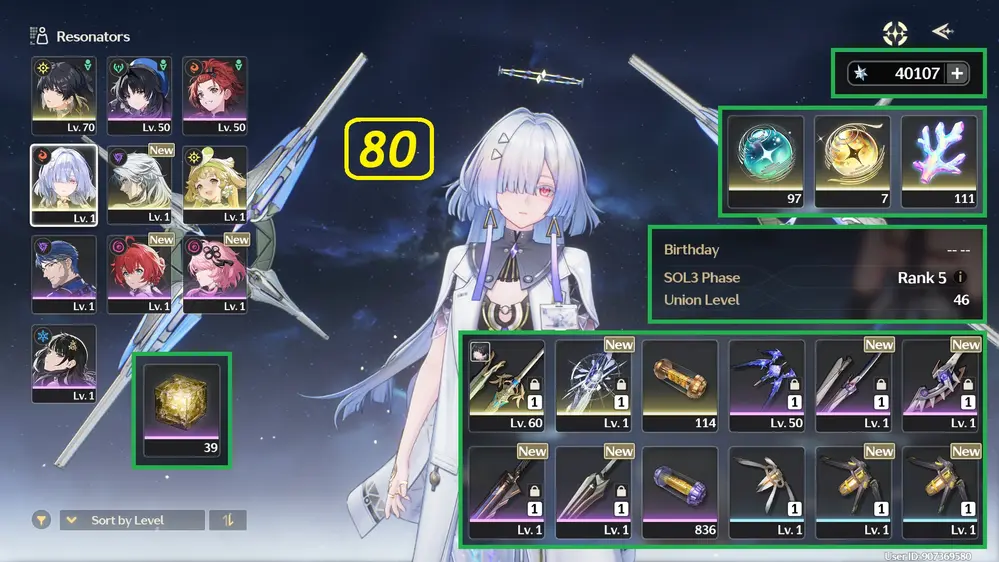Select the Lv. 60 sword weapon slot
This screenshot has width=999, height=562.
(x=507, y=385)
